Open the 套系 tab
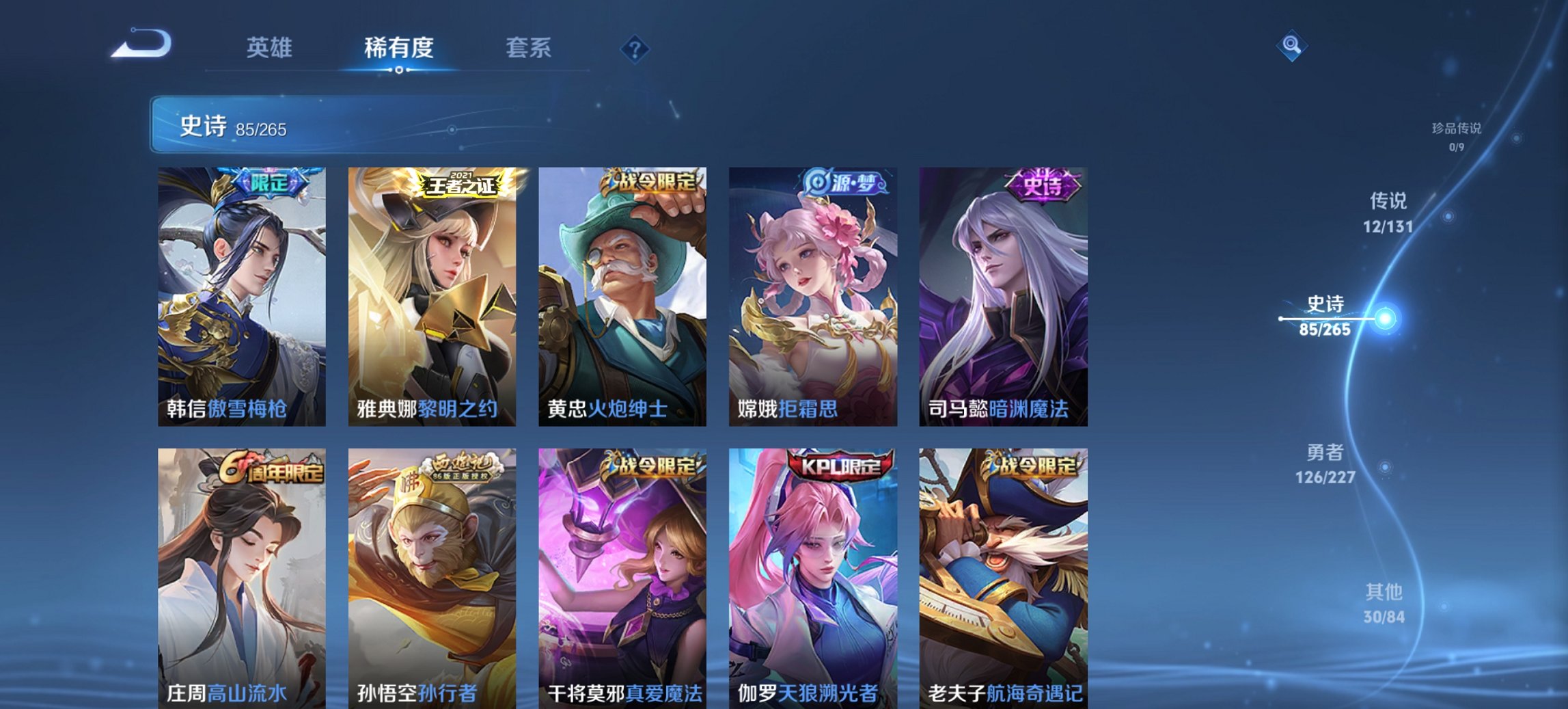The image size is (1568, 709). 528,48
